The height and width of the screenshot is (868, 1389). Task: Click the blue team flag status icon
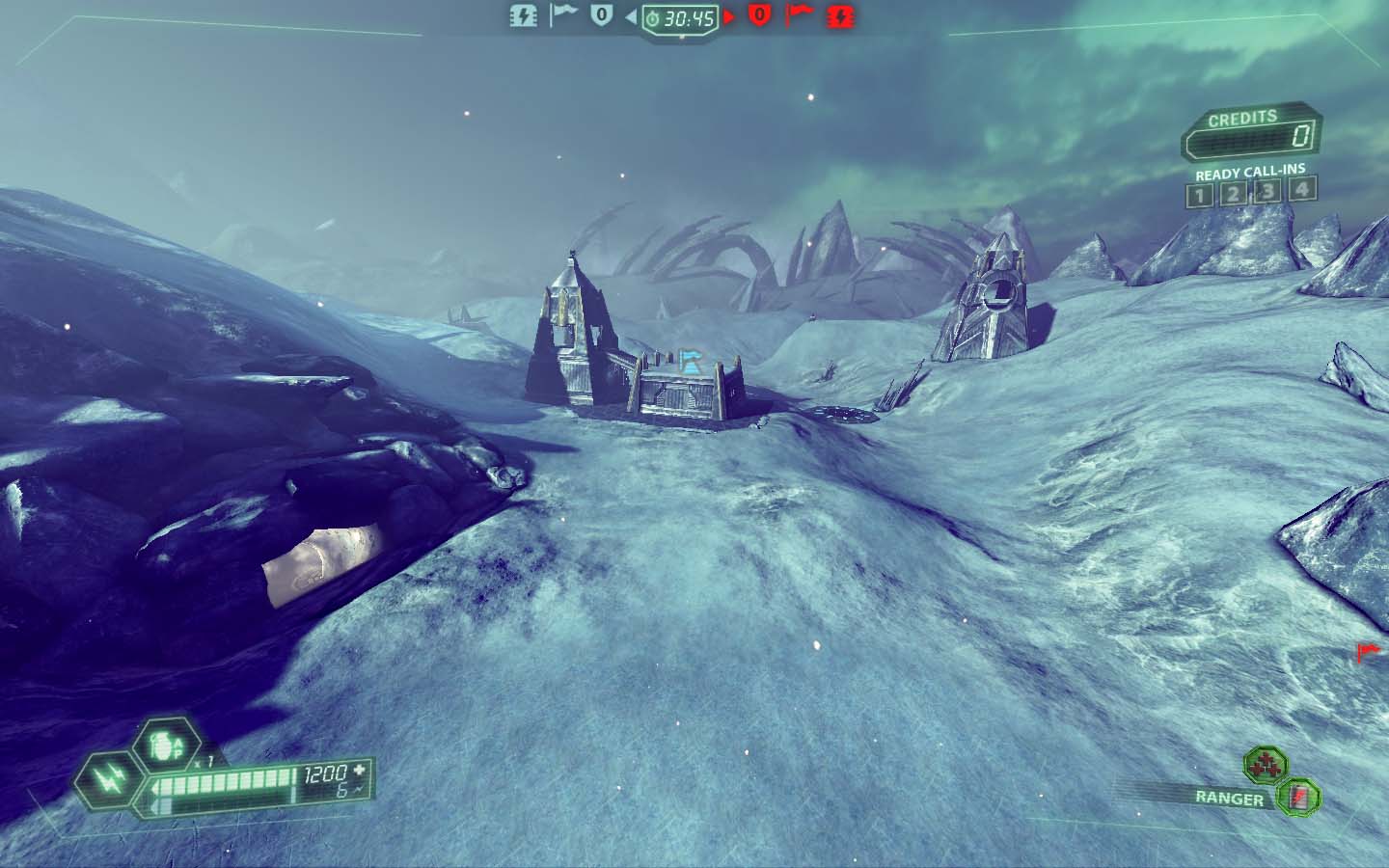coord(563,14)
